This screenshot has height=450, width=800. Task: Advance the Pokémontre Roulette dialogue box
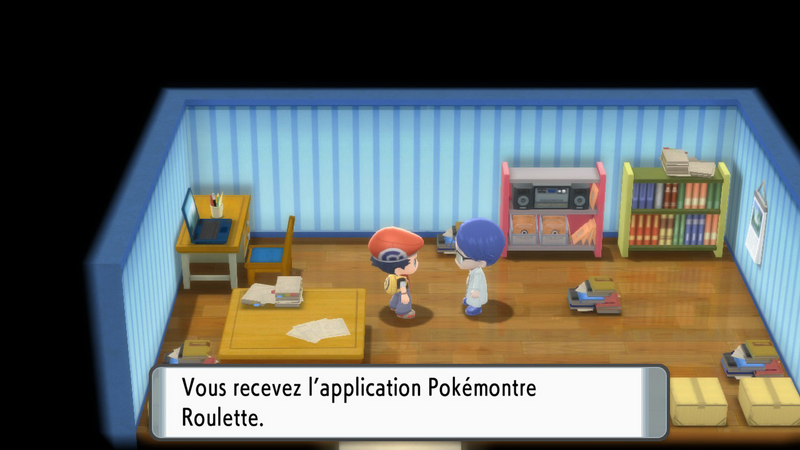[x=408, y=401]
